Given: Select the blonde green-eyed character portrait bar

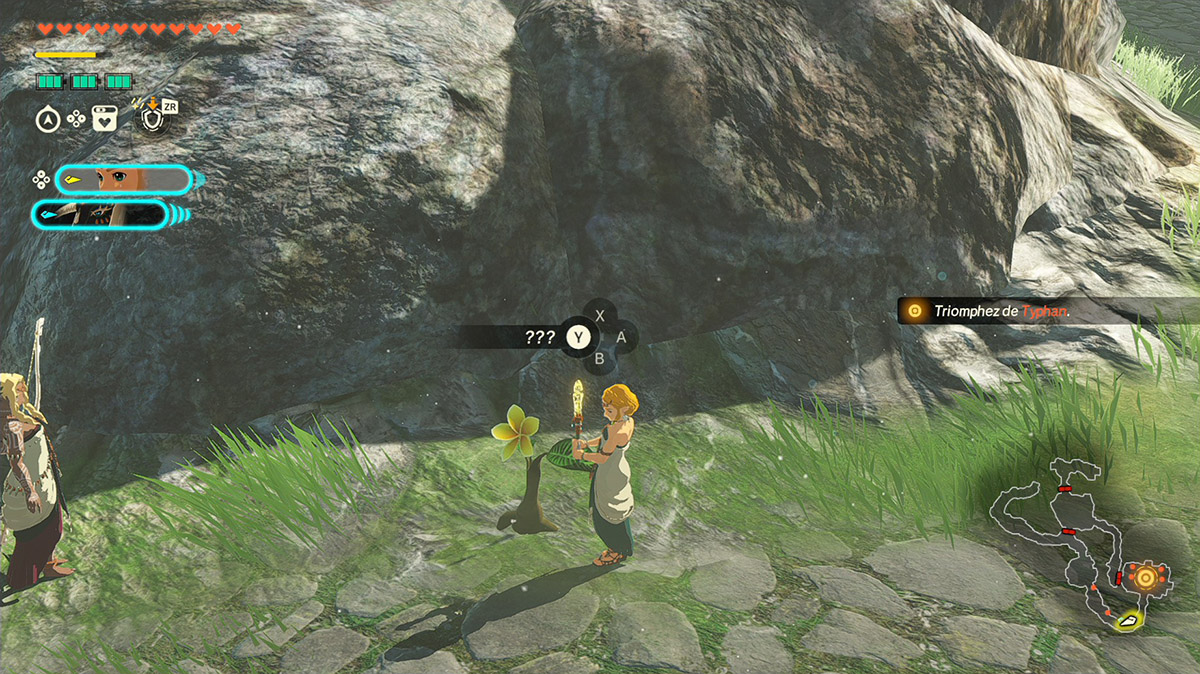Looking at the screenshot, I should (122, 180).
